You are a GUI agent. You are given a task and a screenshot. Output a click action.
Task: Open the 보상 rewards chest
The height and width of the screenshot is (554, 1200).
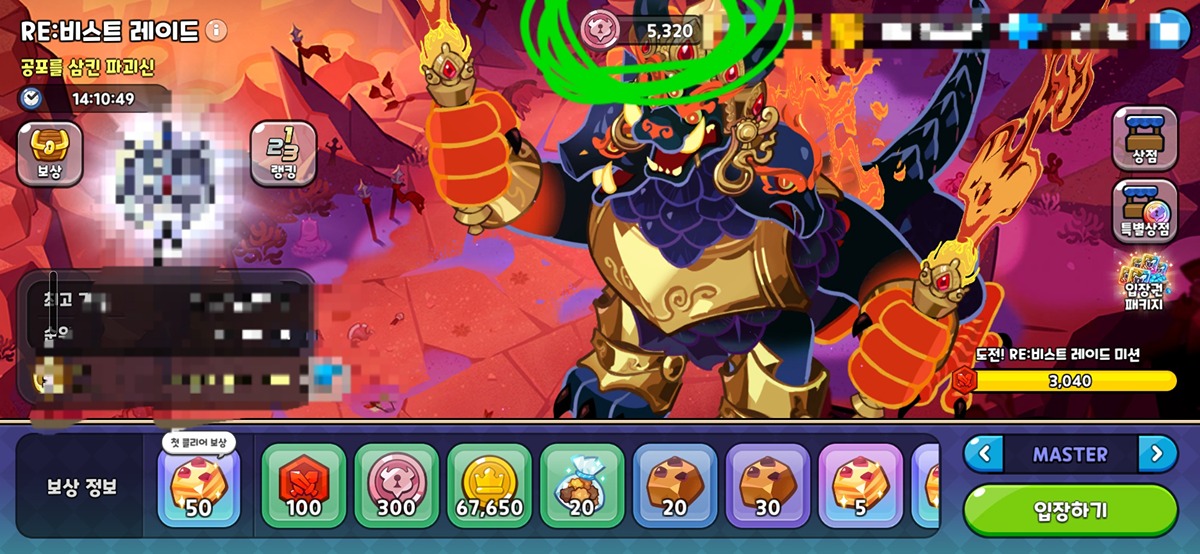(x=49, y=153)
